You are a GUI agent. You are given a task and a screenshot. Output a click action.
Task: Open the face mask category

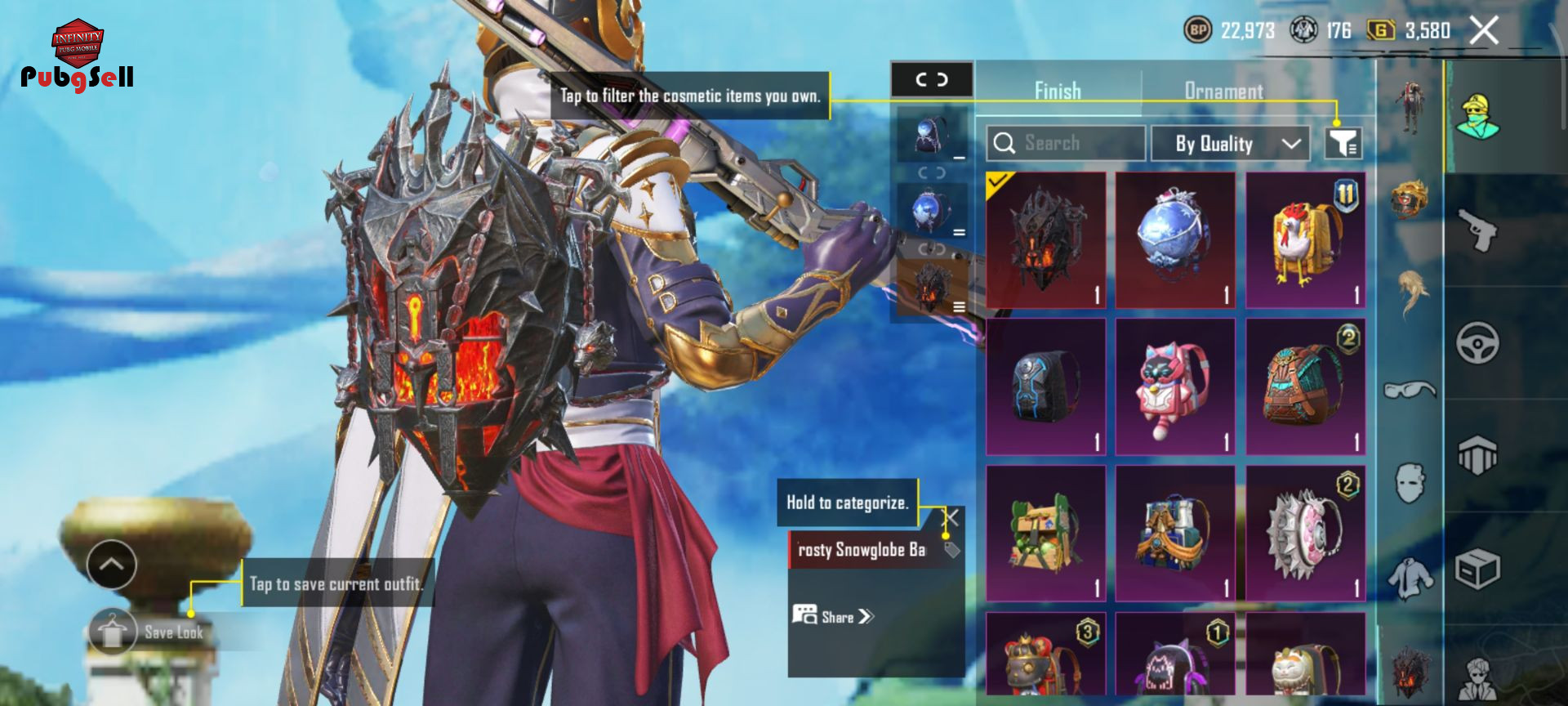[x=1410, y=483]
